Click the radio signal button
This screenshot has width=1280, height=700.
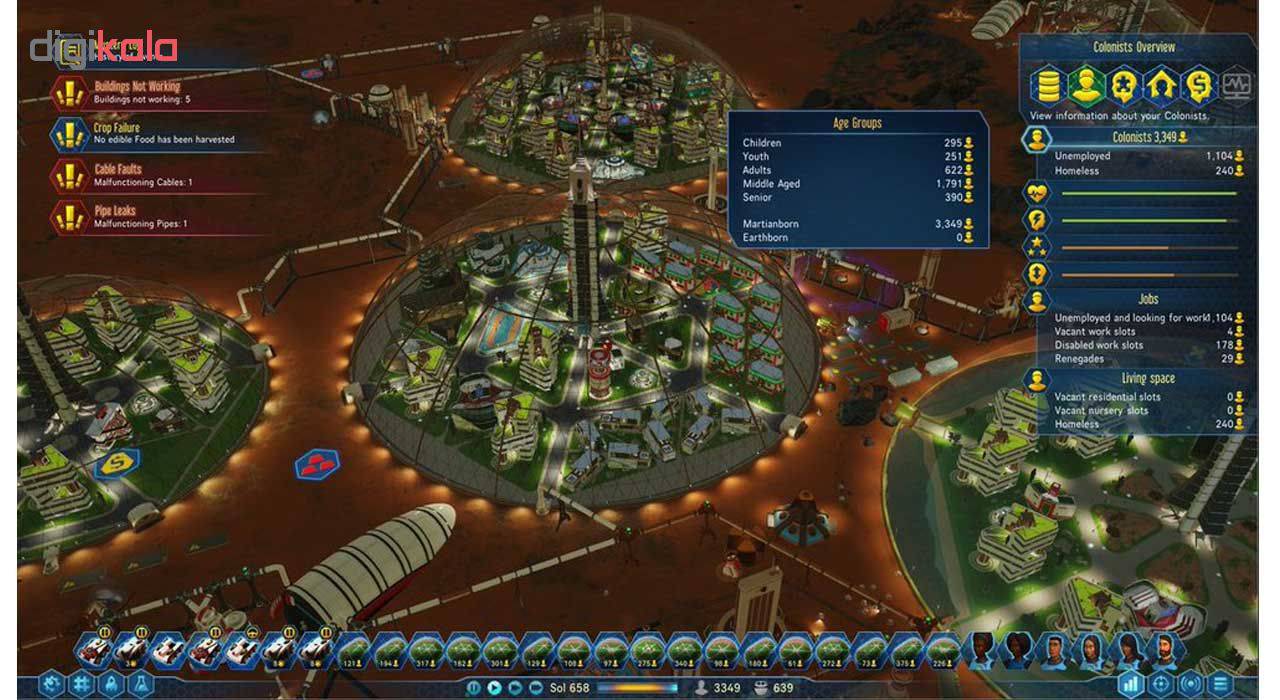[1191, 686]
